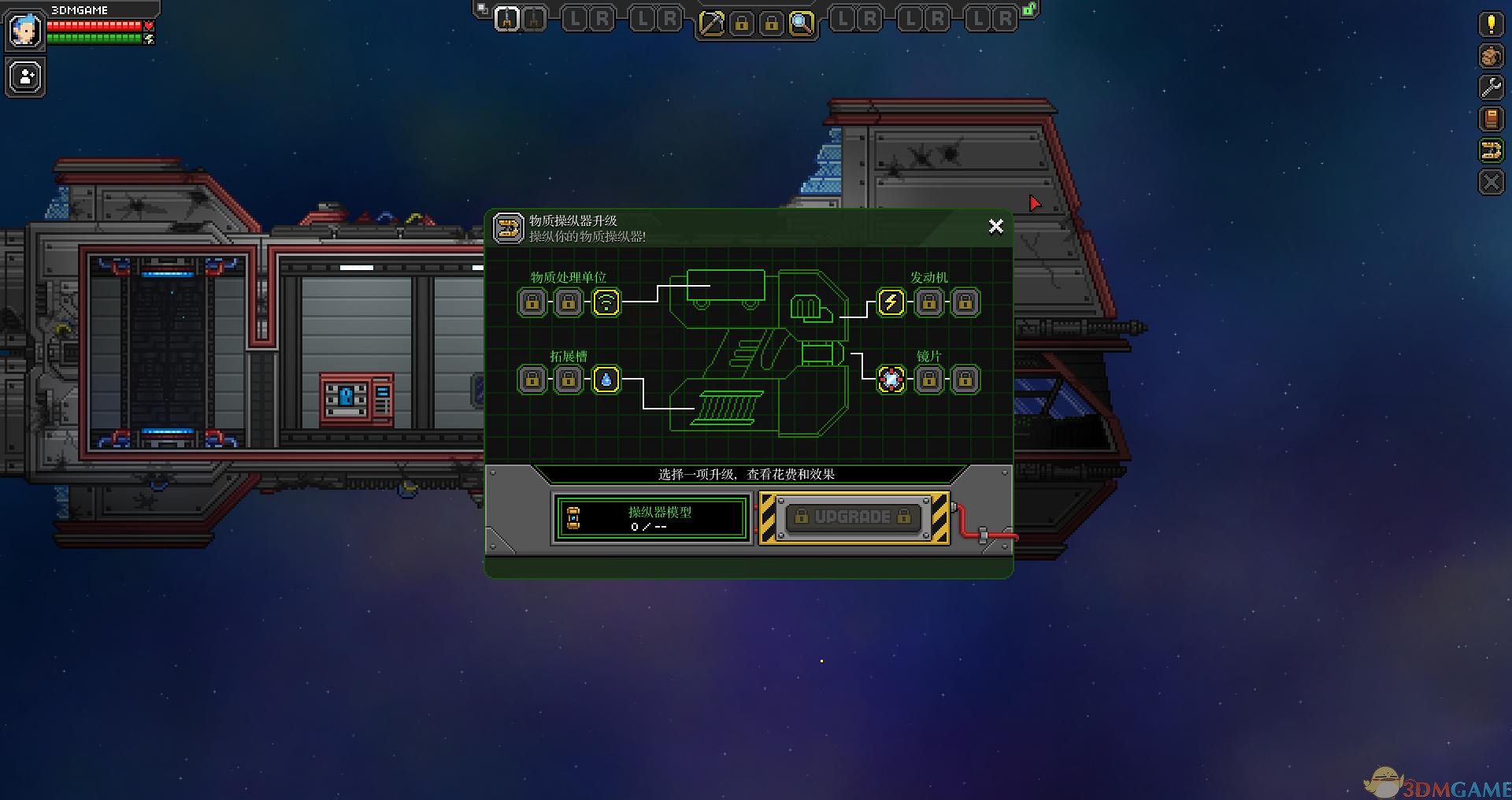Select the lightning bolt engine upgrade
Viewport: 1512px width, 800px height.
(891, 302)
